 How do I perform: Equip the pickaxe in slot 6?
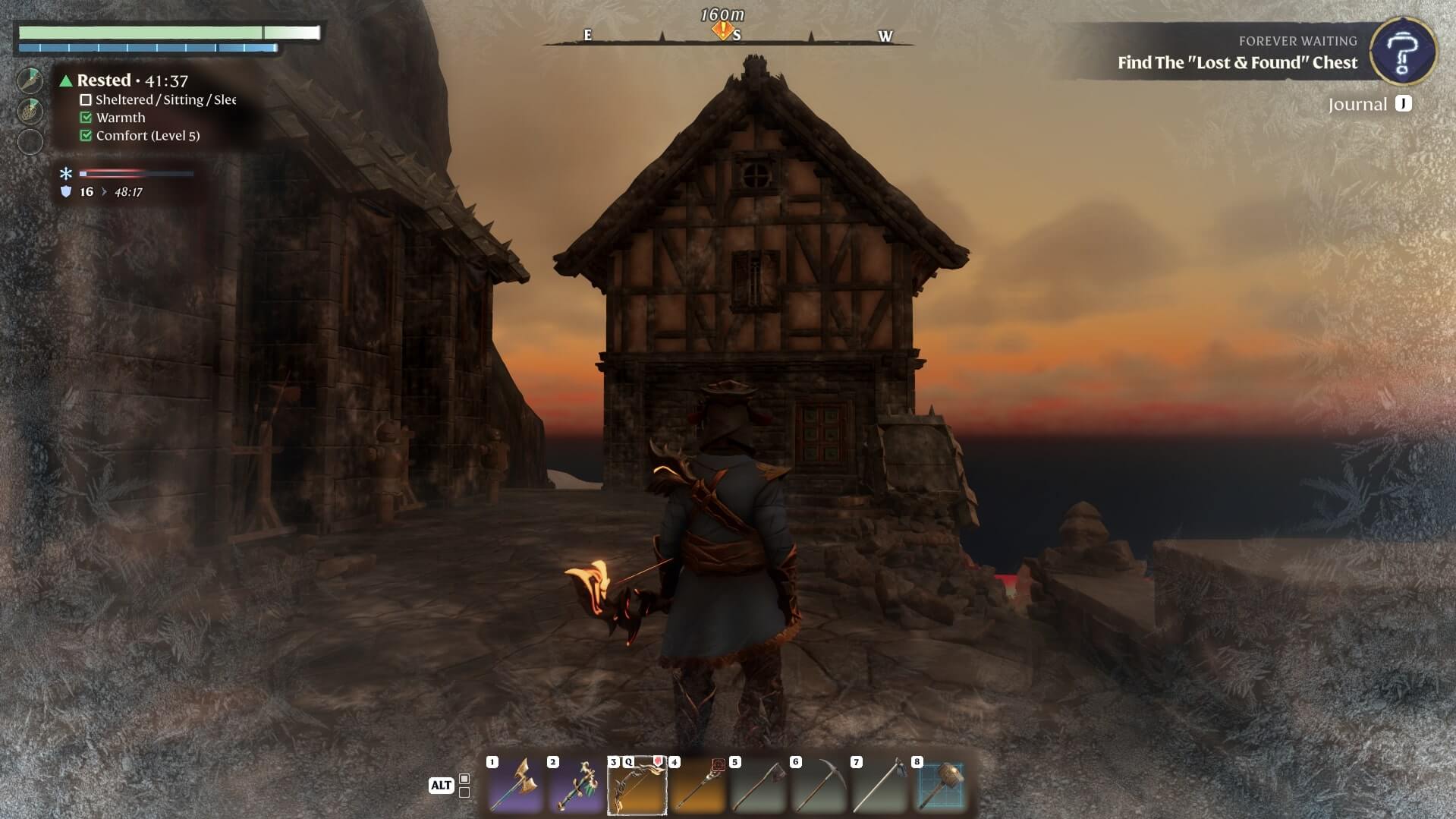click(819, 785)
